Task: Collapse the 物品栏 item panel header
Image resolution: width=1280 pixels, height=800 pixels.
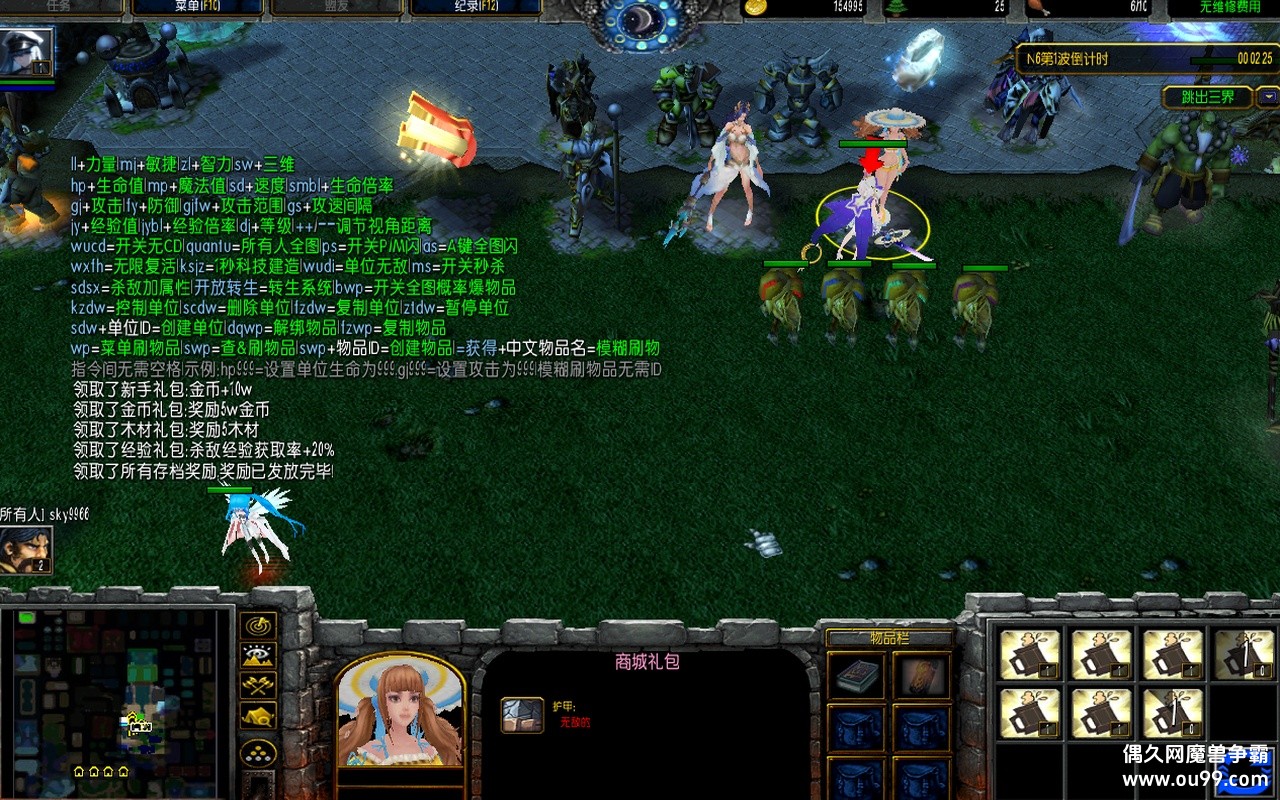Action: (890, 638)
